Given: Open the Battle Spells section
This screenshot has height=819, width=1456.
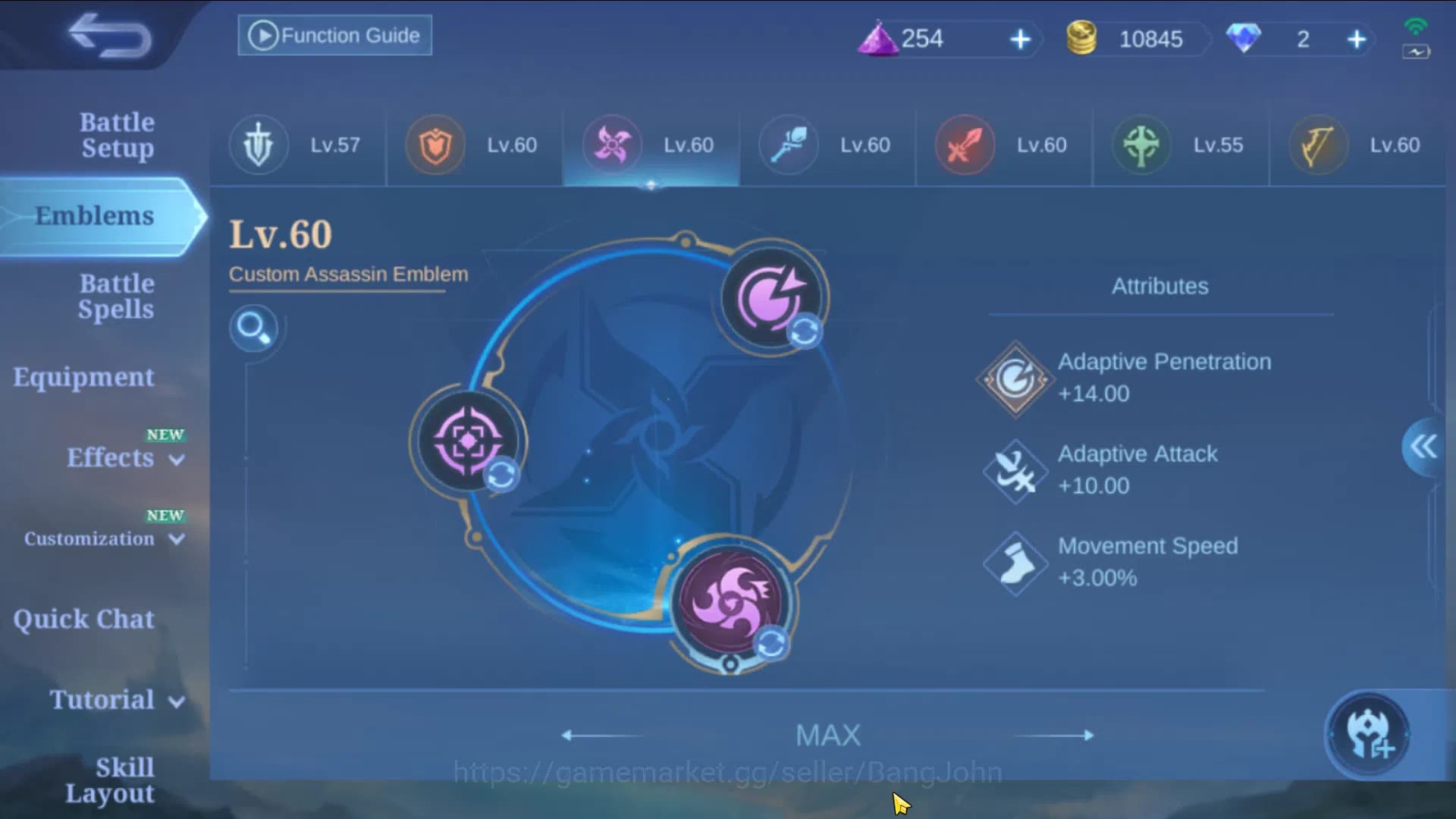Looking at the screenshot, I should (x=115, y=296).
